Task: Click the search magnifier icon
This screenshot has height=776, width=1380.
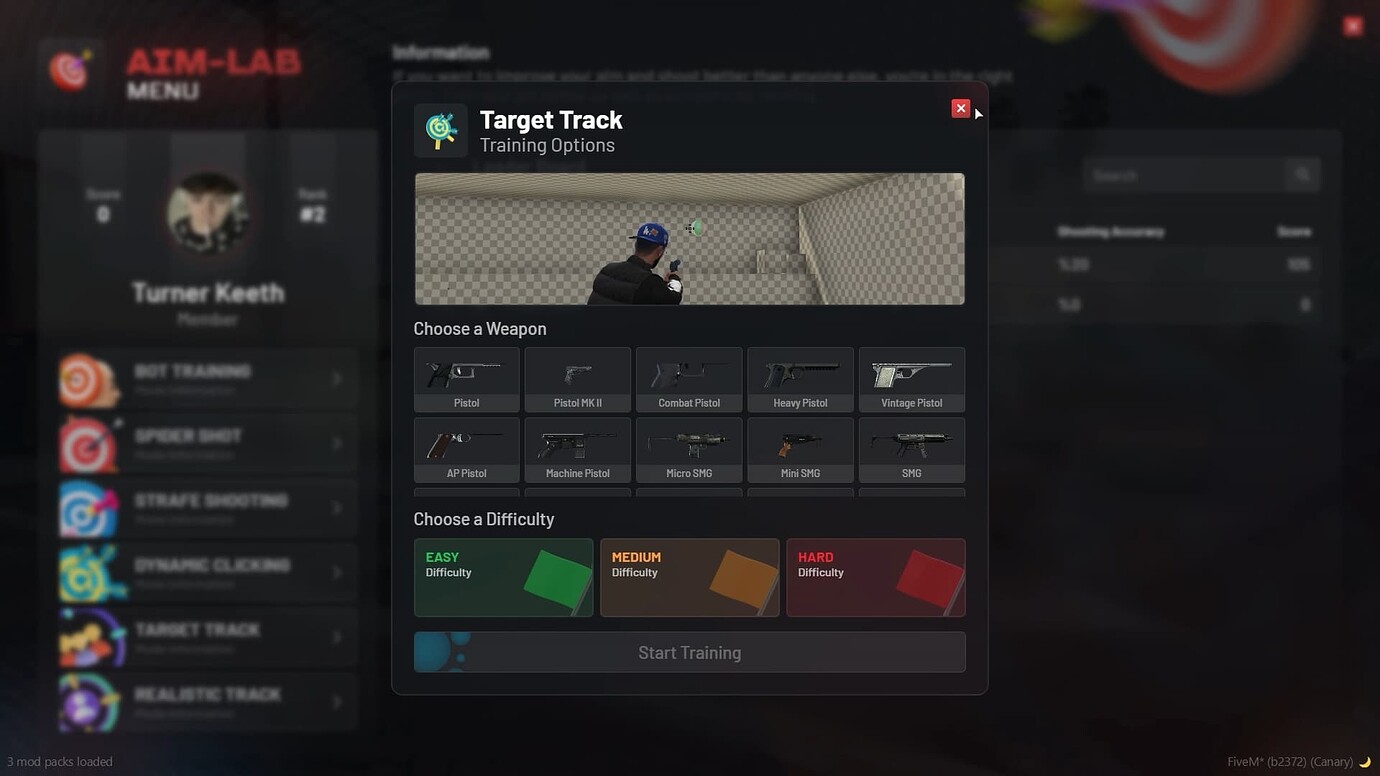Action: click(x=1302, y=174)
